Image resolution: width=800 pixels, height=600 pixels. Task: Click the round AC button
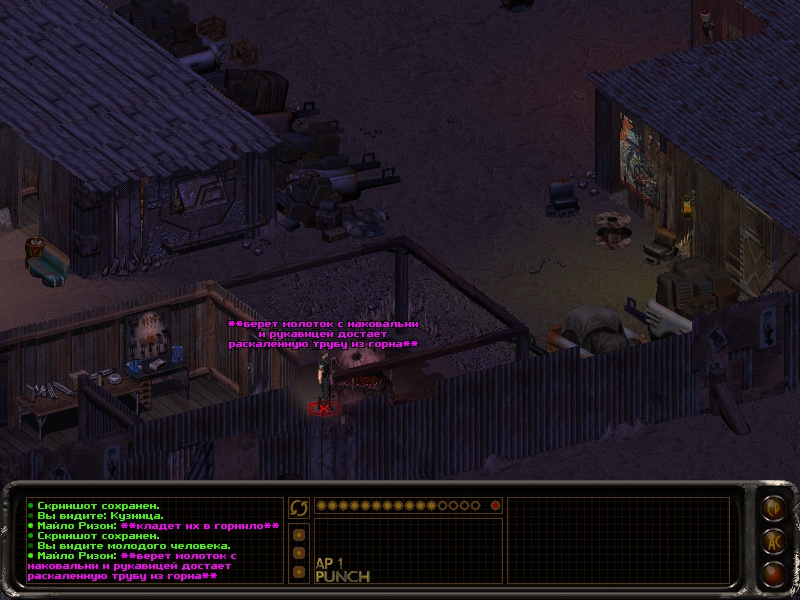tap(773, 540)
